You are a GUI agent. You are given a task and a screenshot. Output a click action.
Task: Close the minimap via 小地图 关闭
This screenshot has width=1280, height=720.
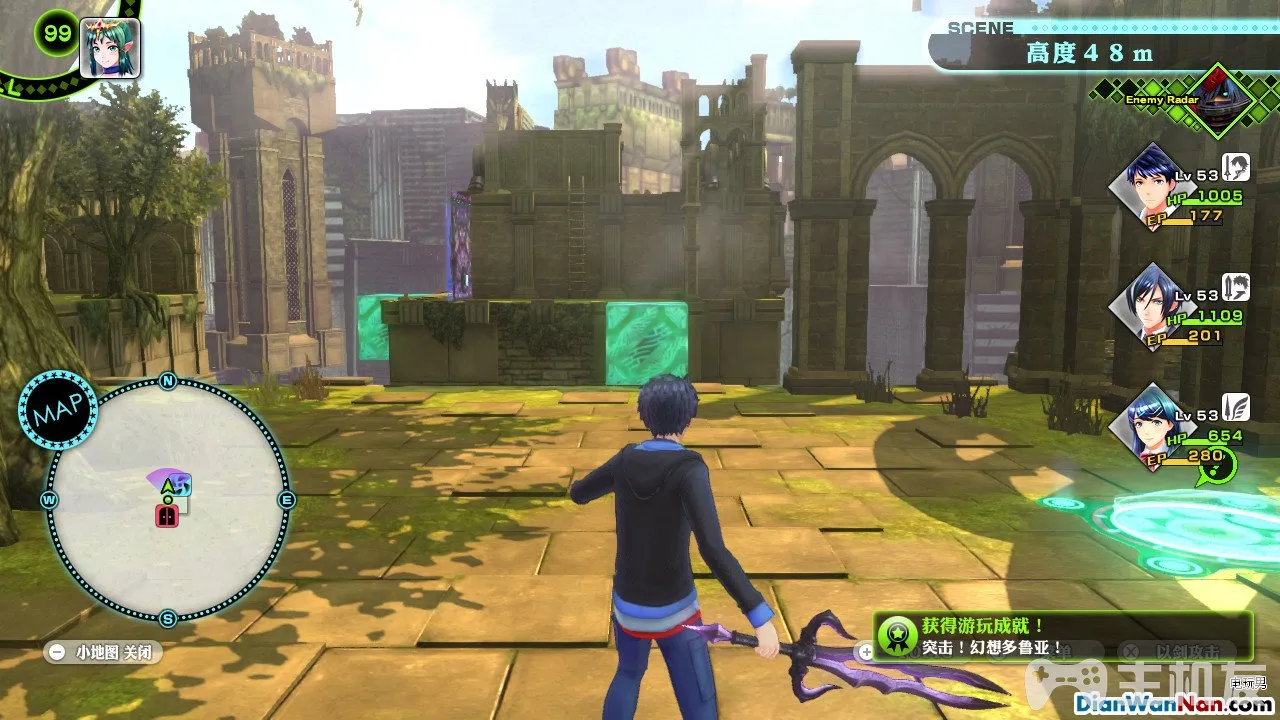(x=104, y=652)
